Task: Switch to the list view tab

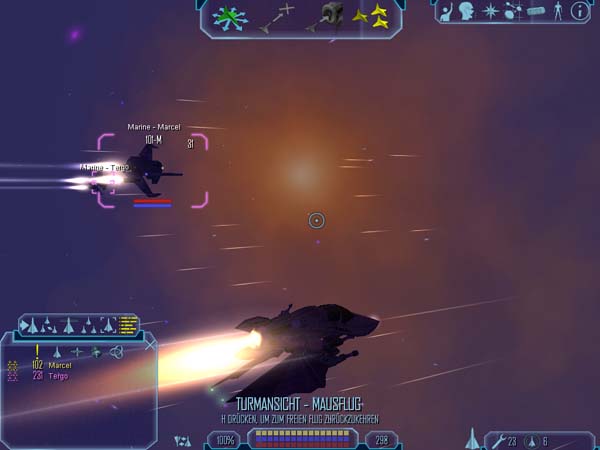Action: click(x=128, y=325)
